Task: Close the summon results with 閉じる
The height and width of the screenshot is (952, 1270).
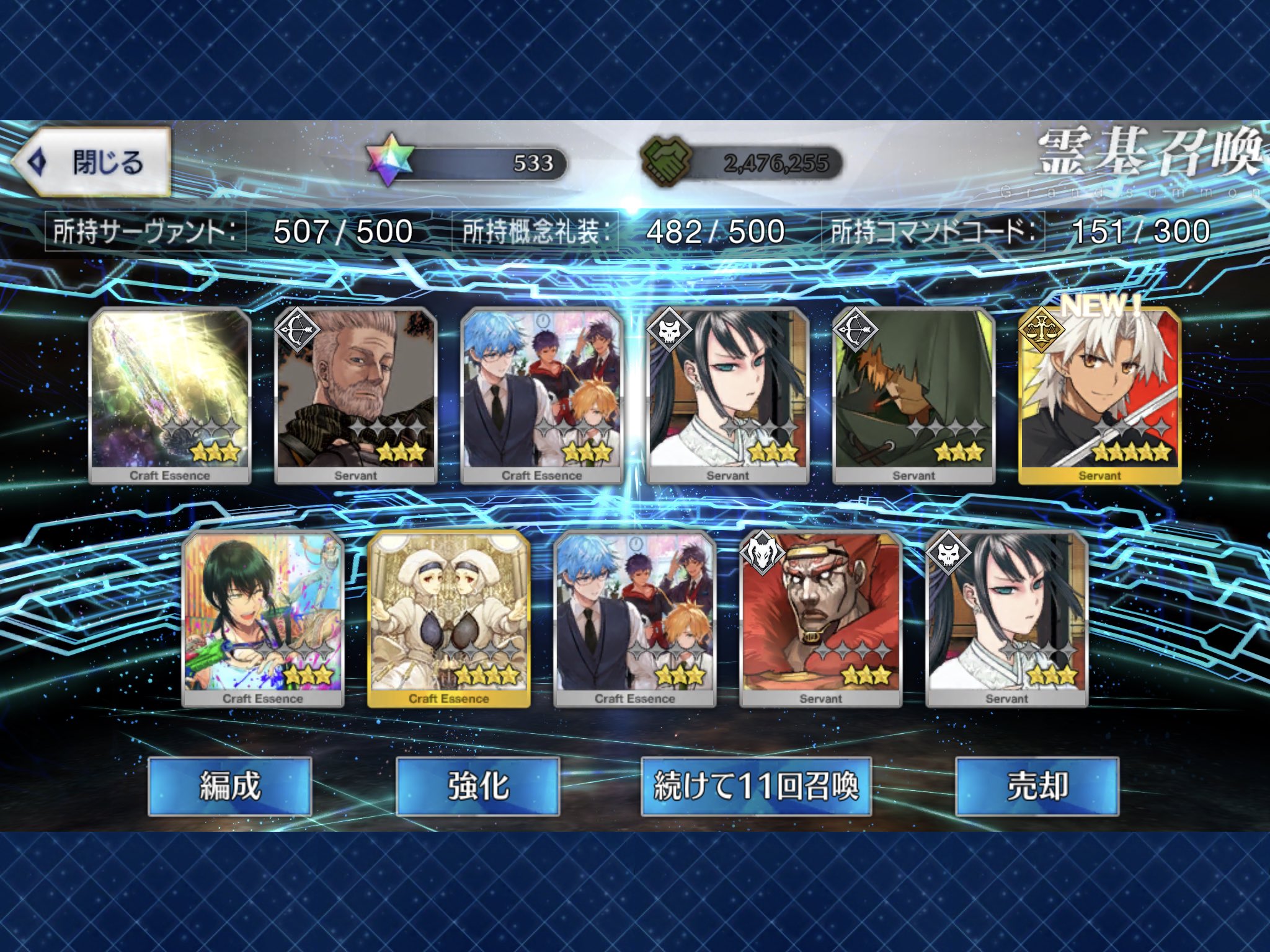Action: click(x=93, y=162)
